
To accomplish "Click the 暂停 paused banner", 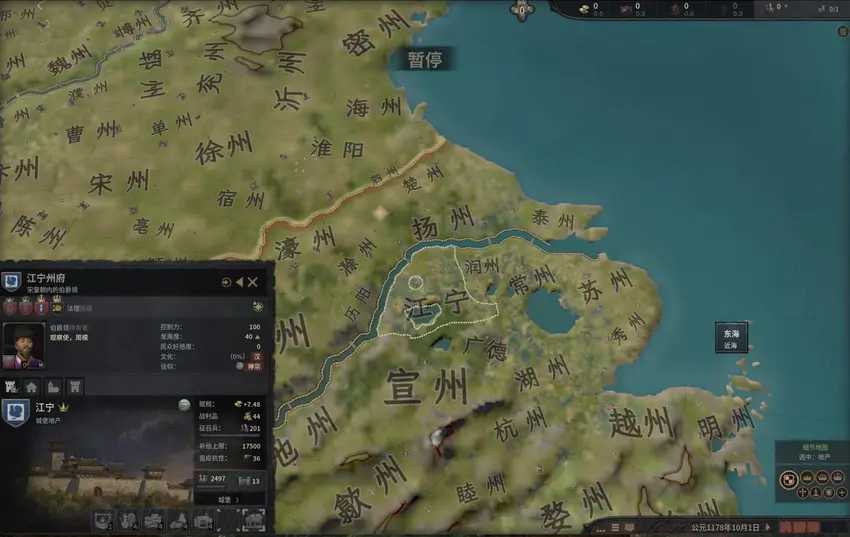I will (x=424, y=60).
